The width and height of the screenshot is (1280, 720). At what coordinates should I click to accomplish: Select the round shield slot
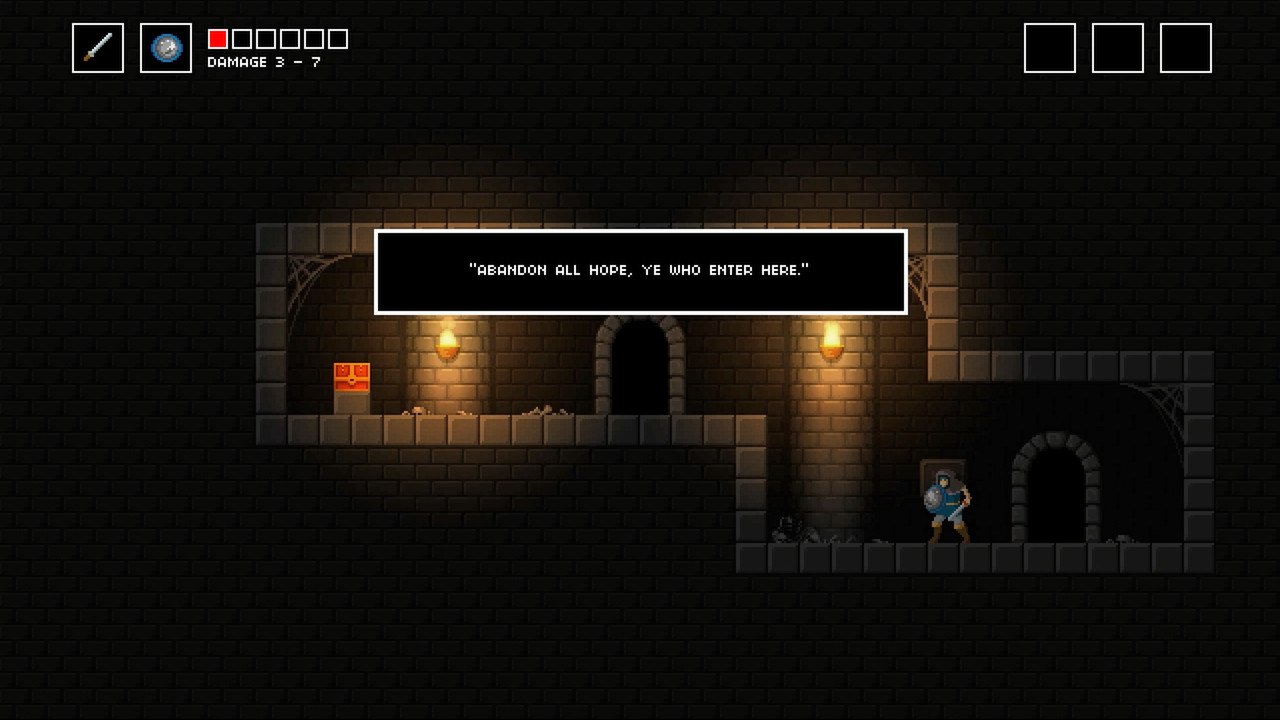[166, 48]
